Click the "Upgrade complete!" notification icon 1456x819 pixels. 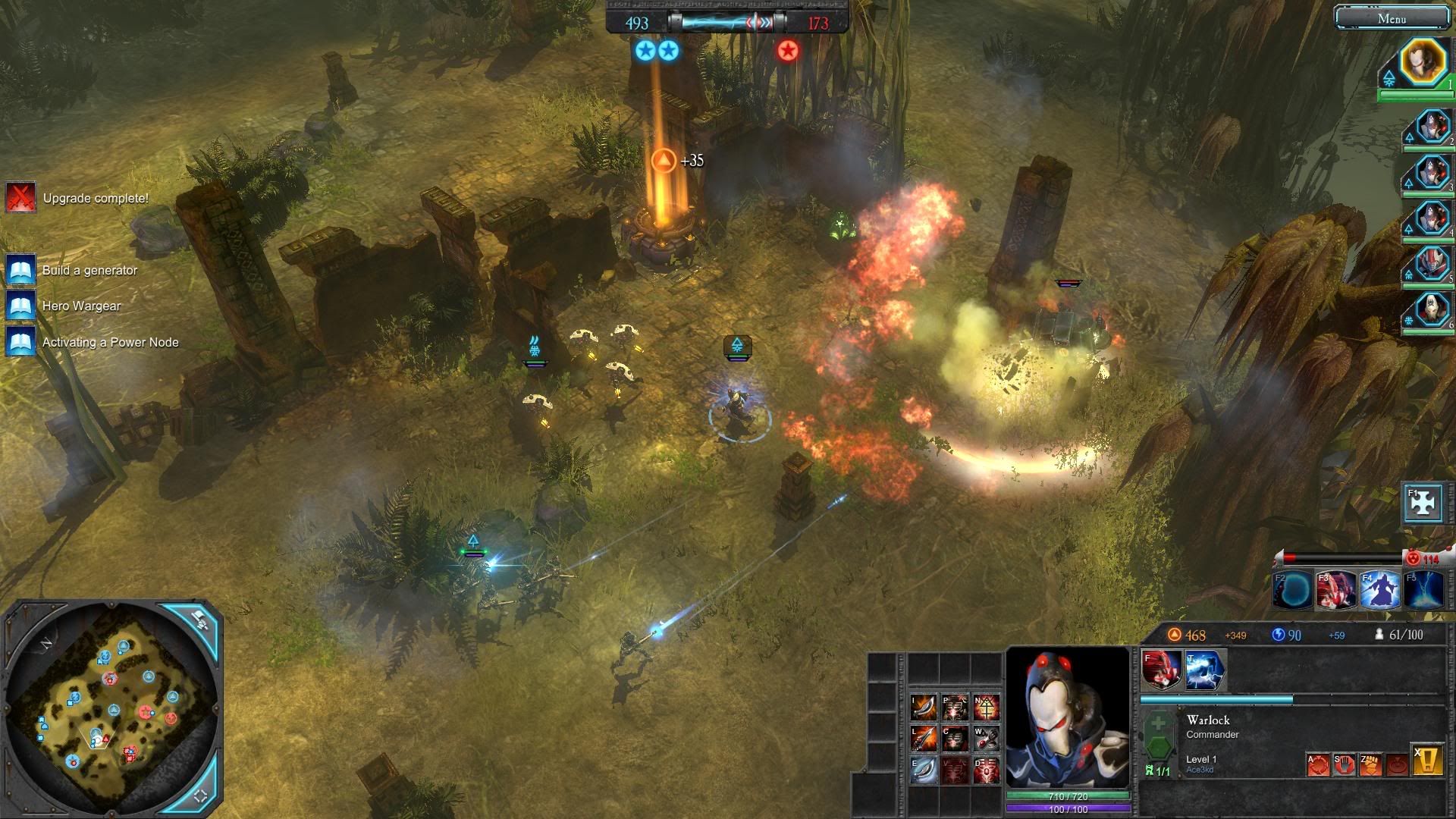[21, 198]
